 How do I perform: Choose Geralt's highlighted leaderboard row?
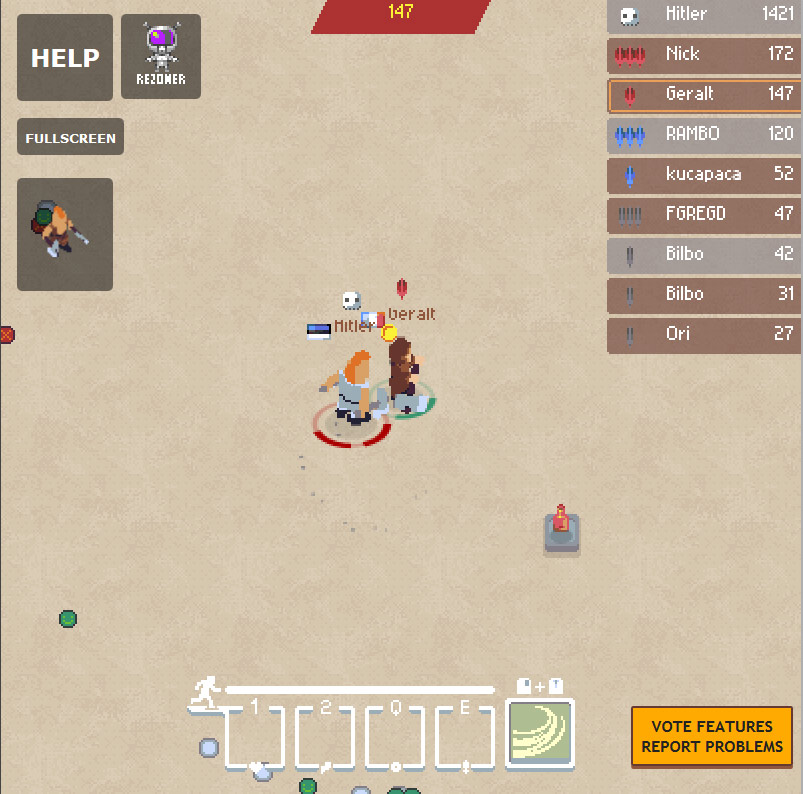pos(704,94)
